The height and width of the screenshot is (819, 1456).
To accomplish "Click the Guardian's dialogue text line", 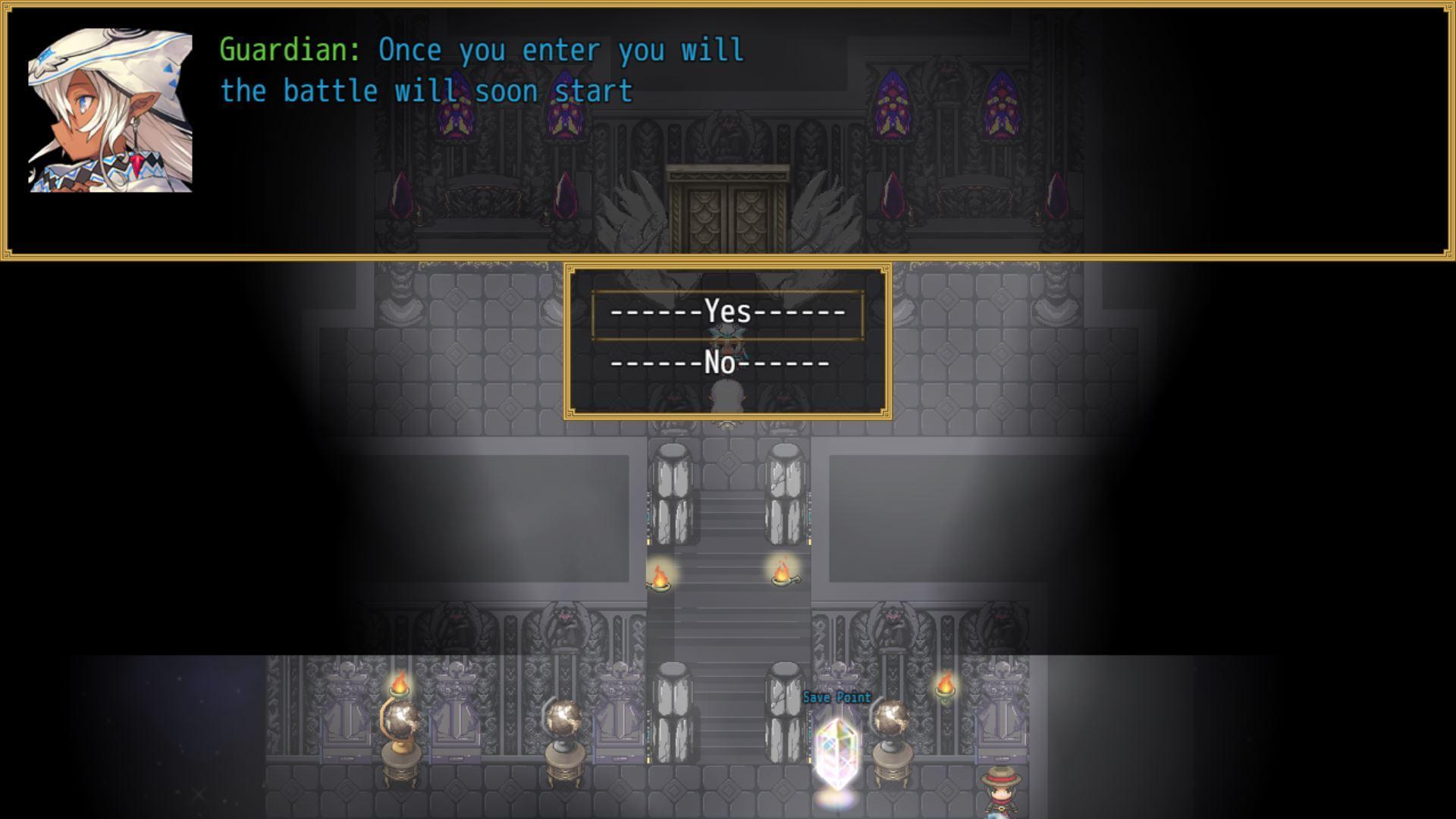I will [478, 51].
